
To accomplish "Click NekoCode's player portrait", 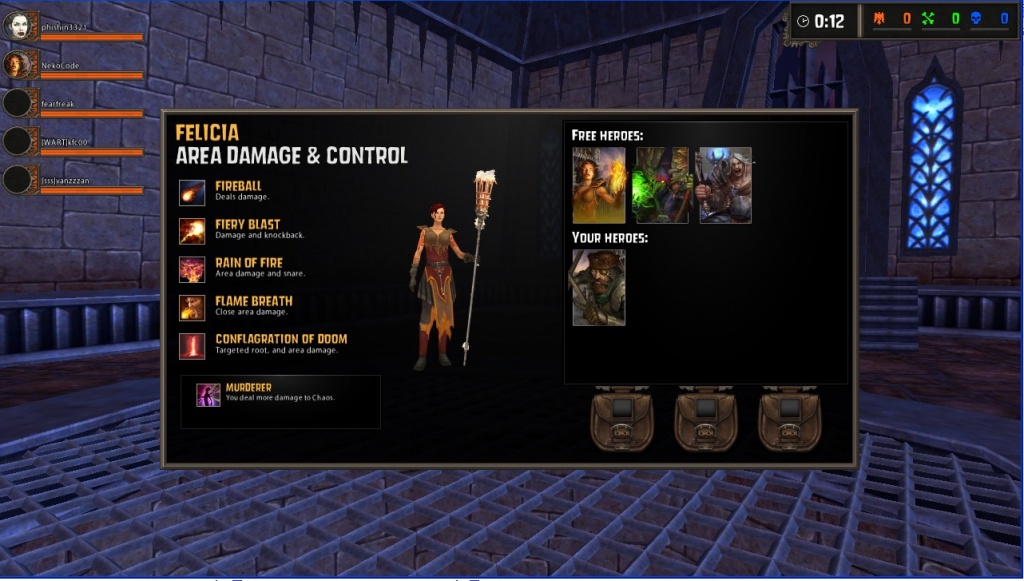I will click(19, 65).
